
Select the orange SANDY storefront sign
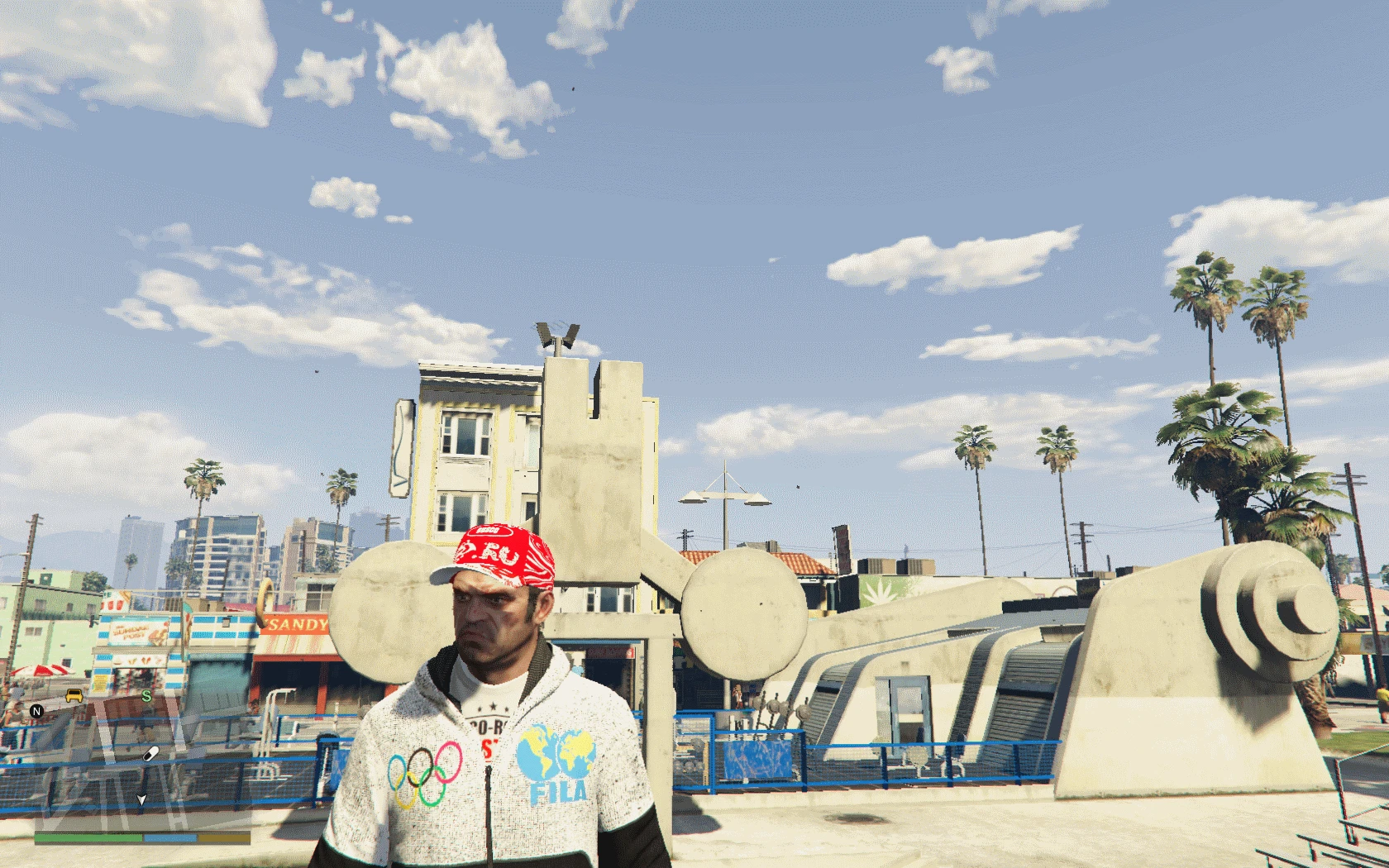(295, 625)
